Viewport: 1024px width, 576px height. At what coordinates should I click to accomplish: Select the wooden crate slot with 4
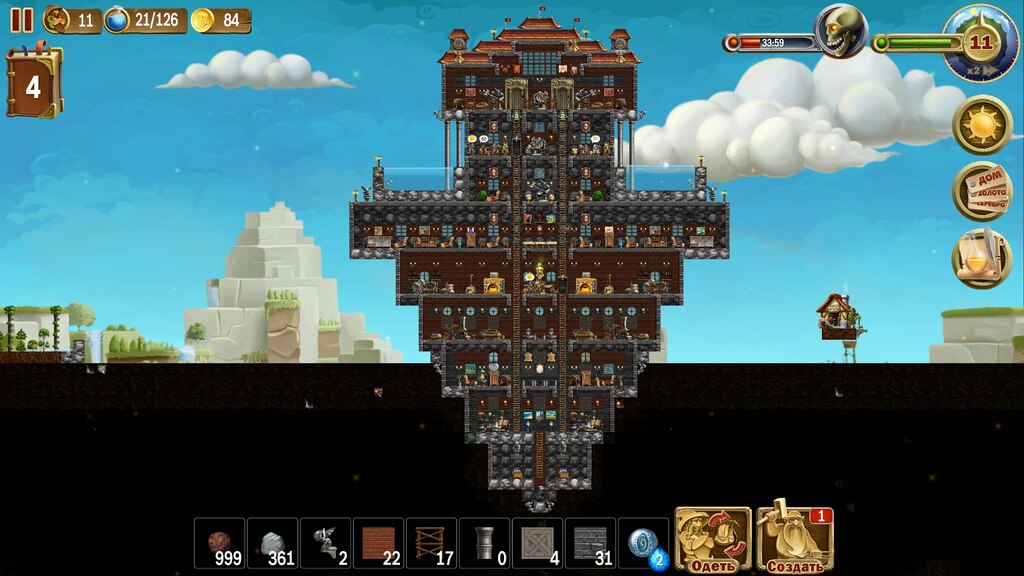tap(537, 543)
